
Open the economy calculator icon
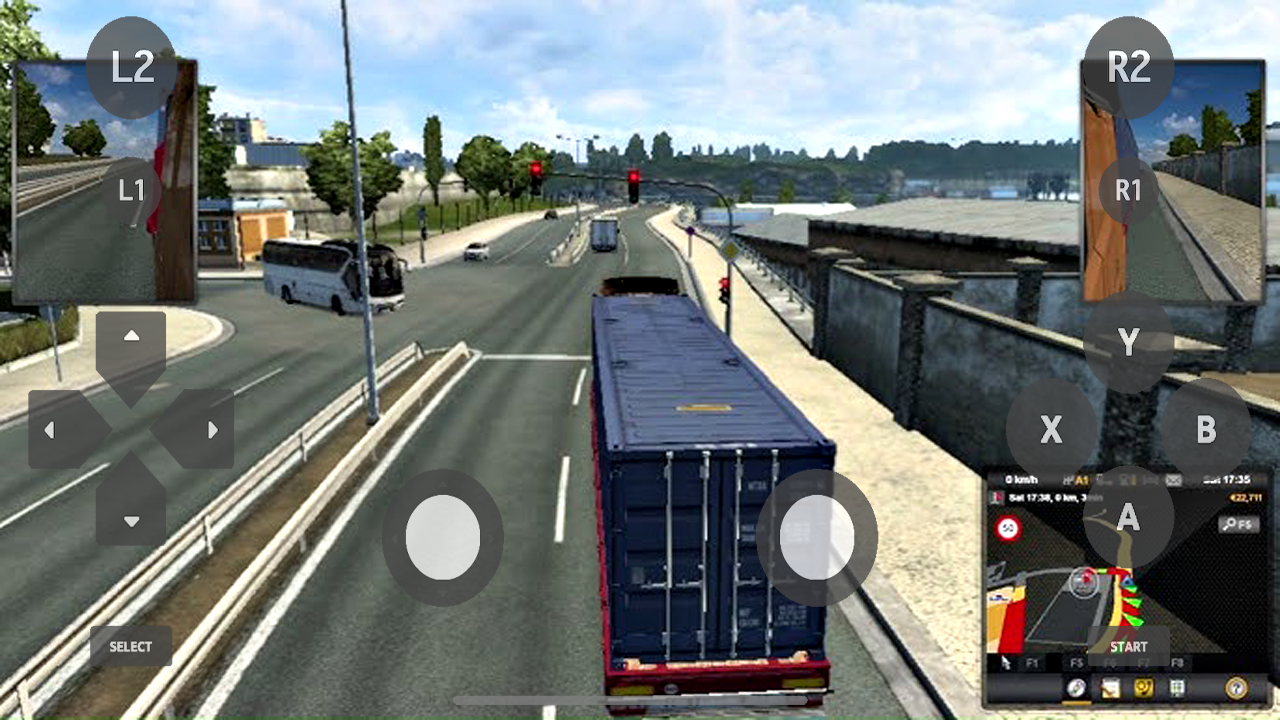point(1175,688)
